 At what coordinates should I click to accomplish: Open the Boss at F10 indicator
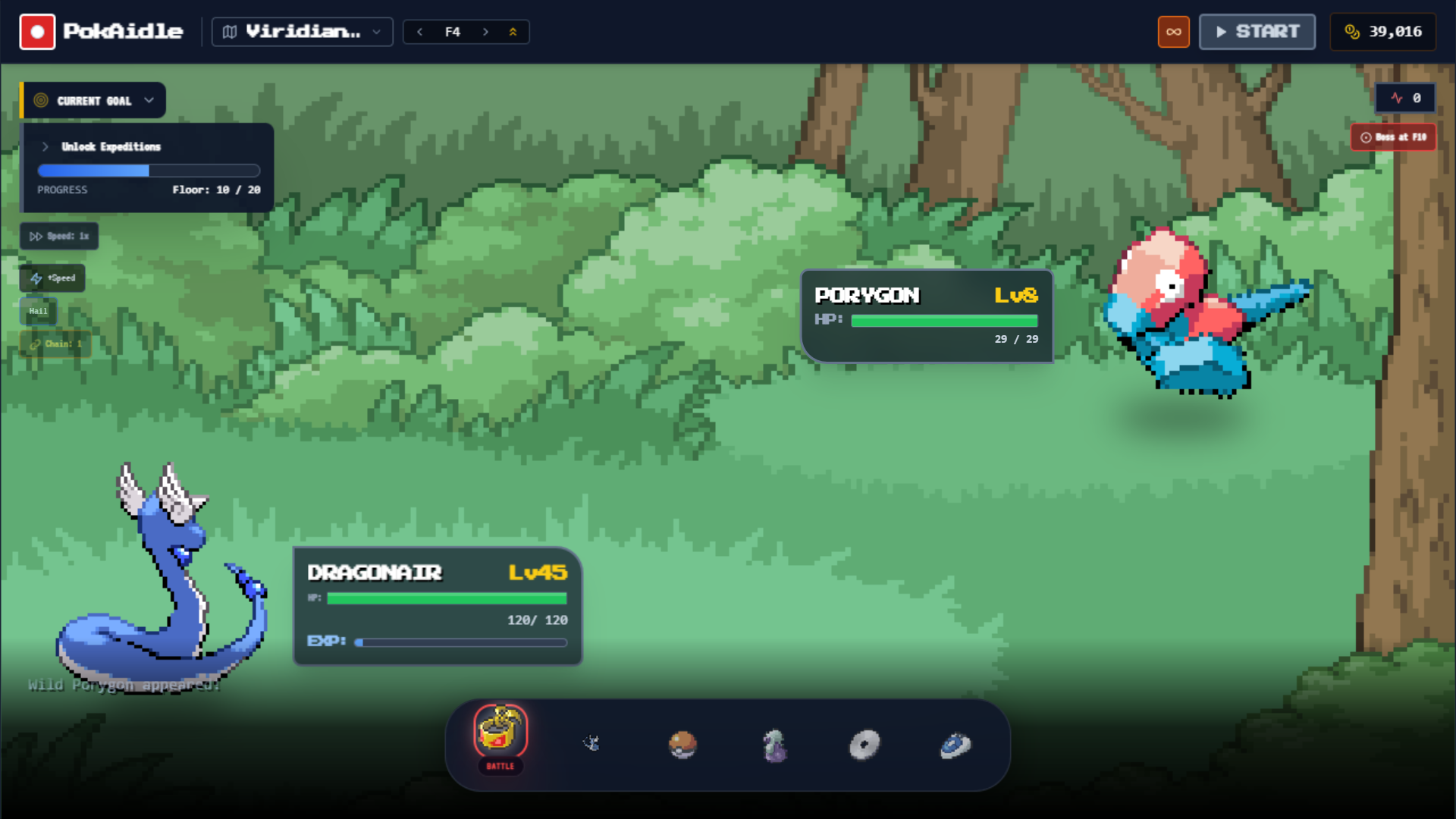pos(1393,136)
